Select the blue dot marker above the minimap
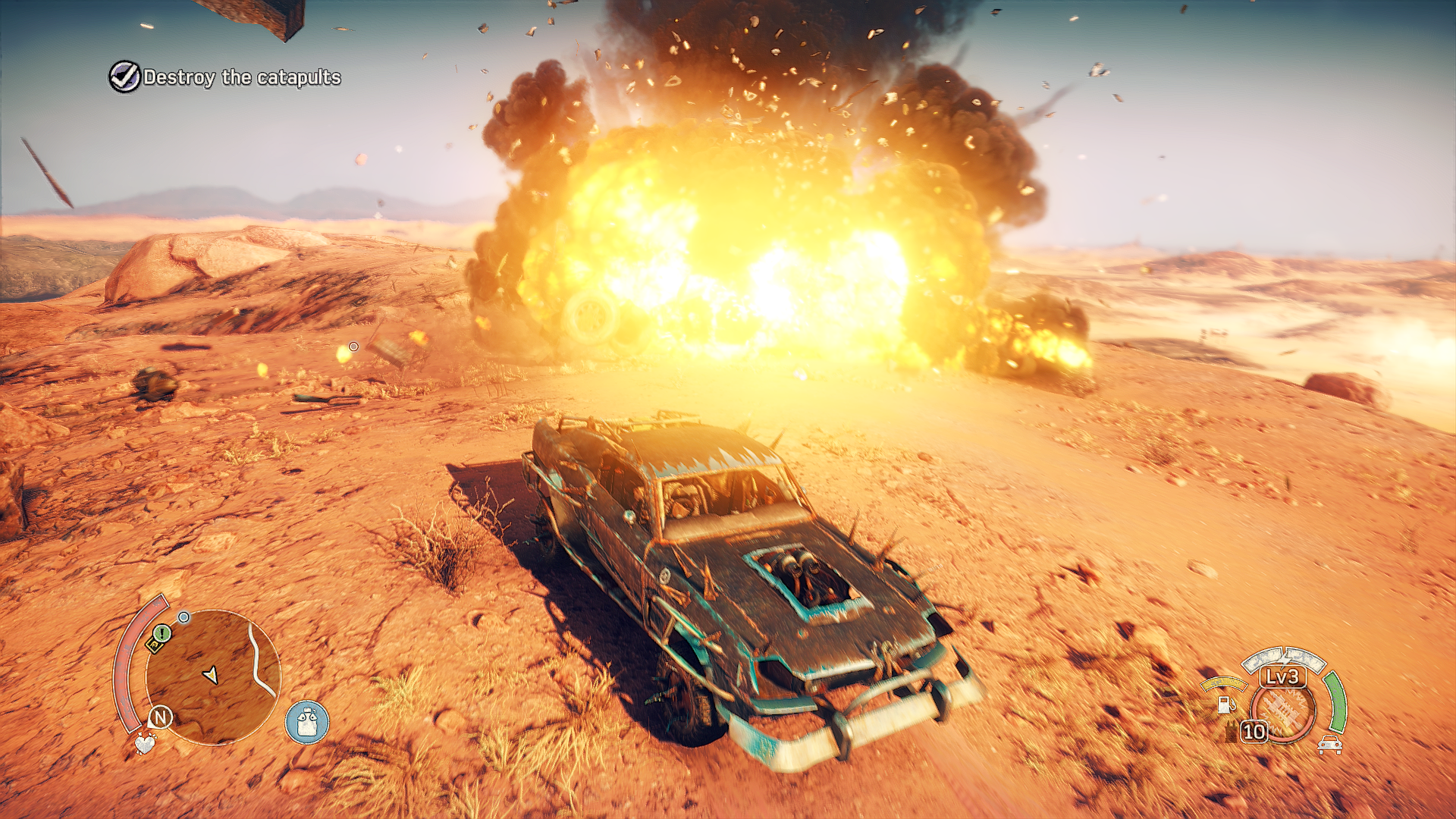Screen dimensions: 1456x819 (184, 617)
